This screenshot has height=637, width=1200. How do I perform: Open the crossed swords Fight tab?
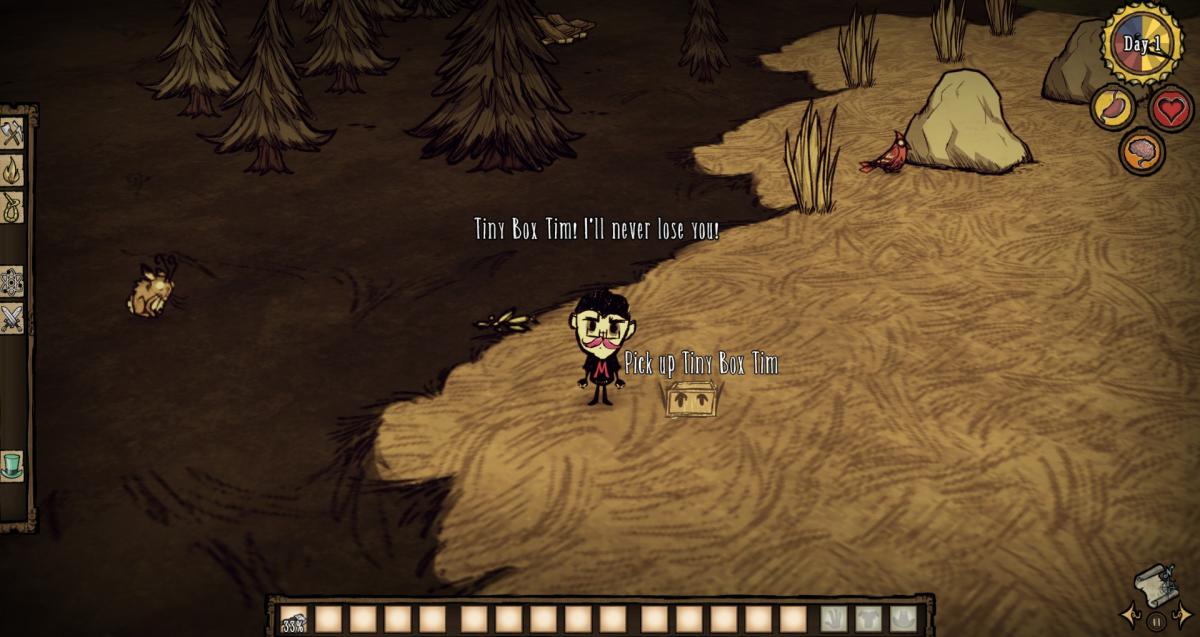tap(12, 319)
